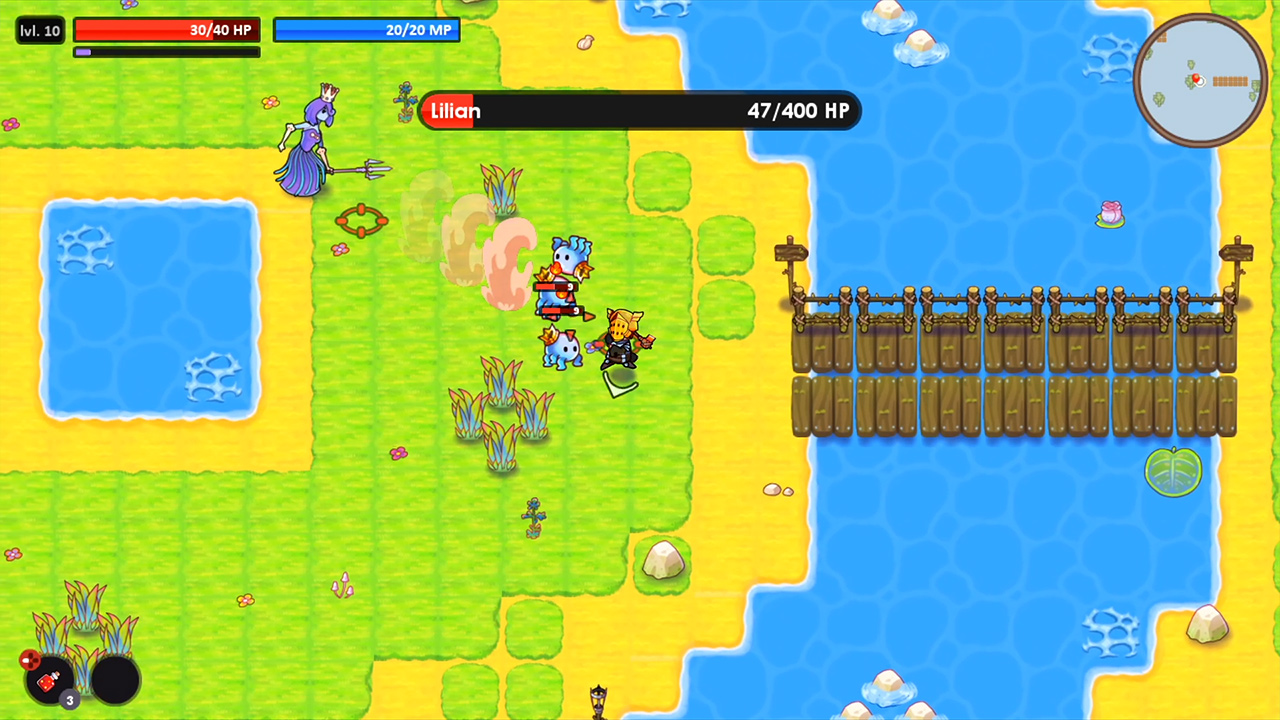The height and width of the screenshot is (720, 1280).
Task: Click the signpost at the bridge's right end
Action: click(1237, 255)
